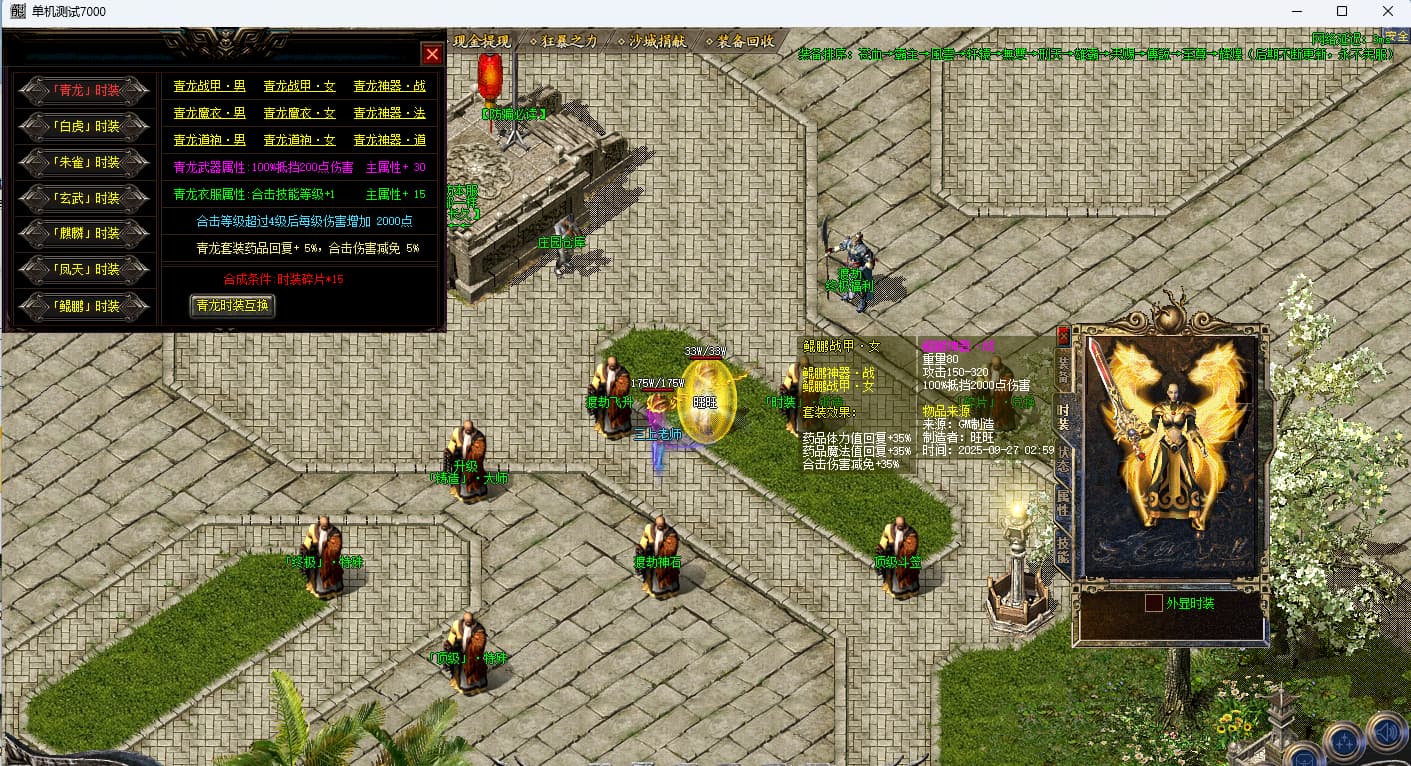The image size is (1411, 766).
Task: Choose the 青龙魔衣·女 link
Action: [299, 114]
